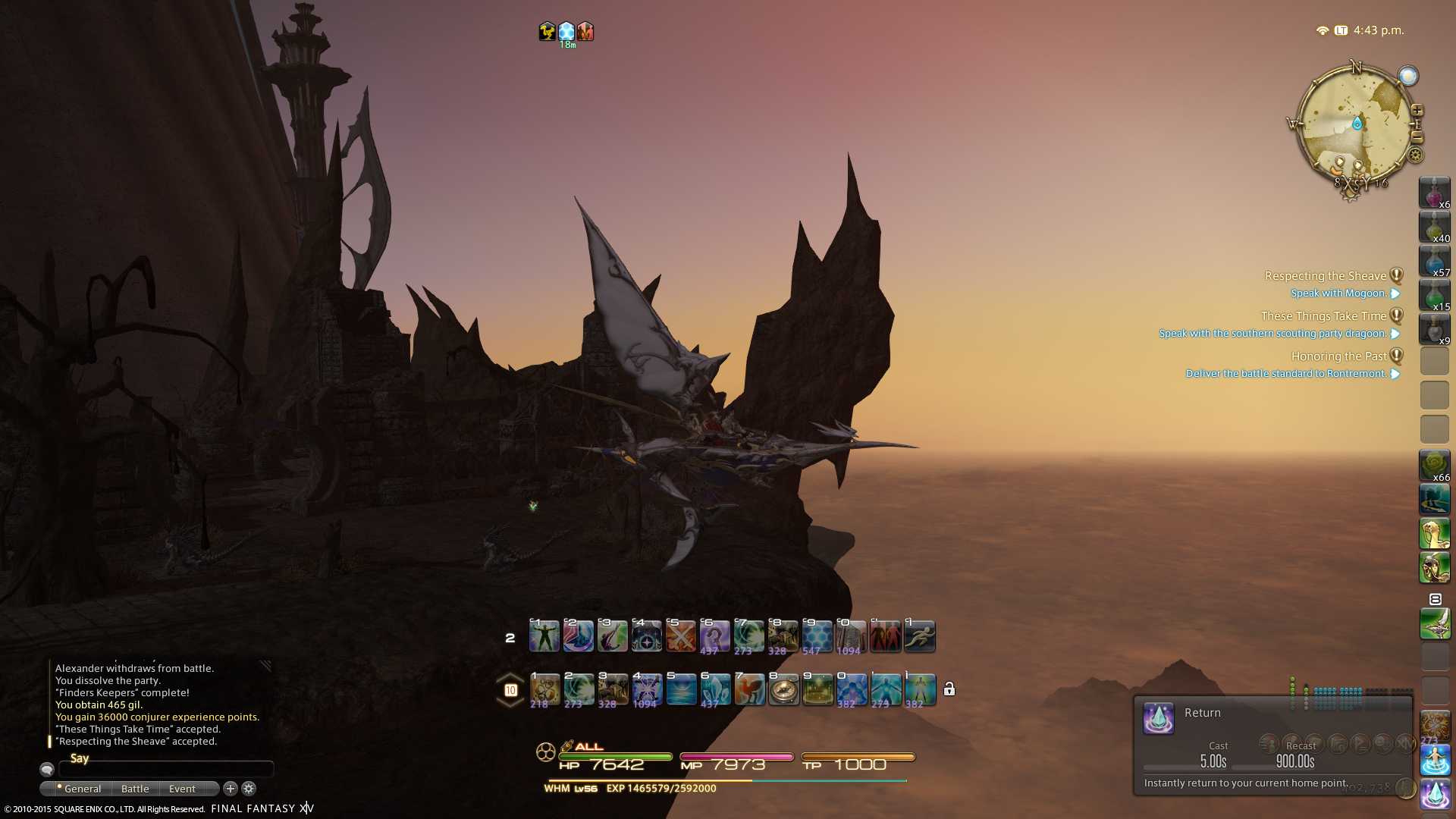The width and height of the screenshot is (1456, 819).
Task: Toggle the hotbar padlock
Action: (x=949, y=689)
